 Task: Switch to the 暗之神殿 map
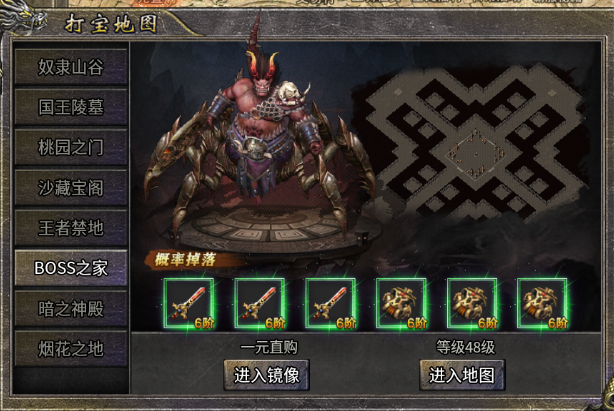pos(70,308)
